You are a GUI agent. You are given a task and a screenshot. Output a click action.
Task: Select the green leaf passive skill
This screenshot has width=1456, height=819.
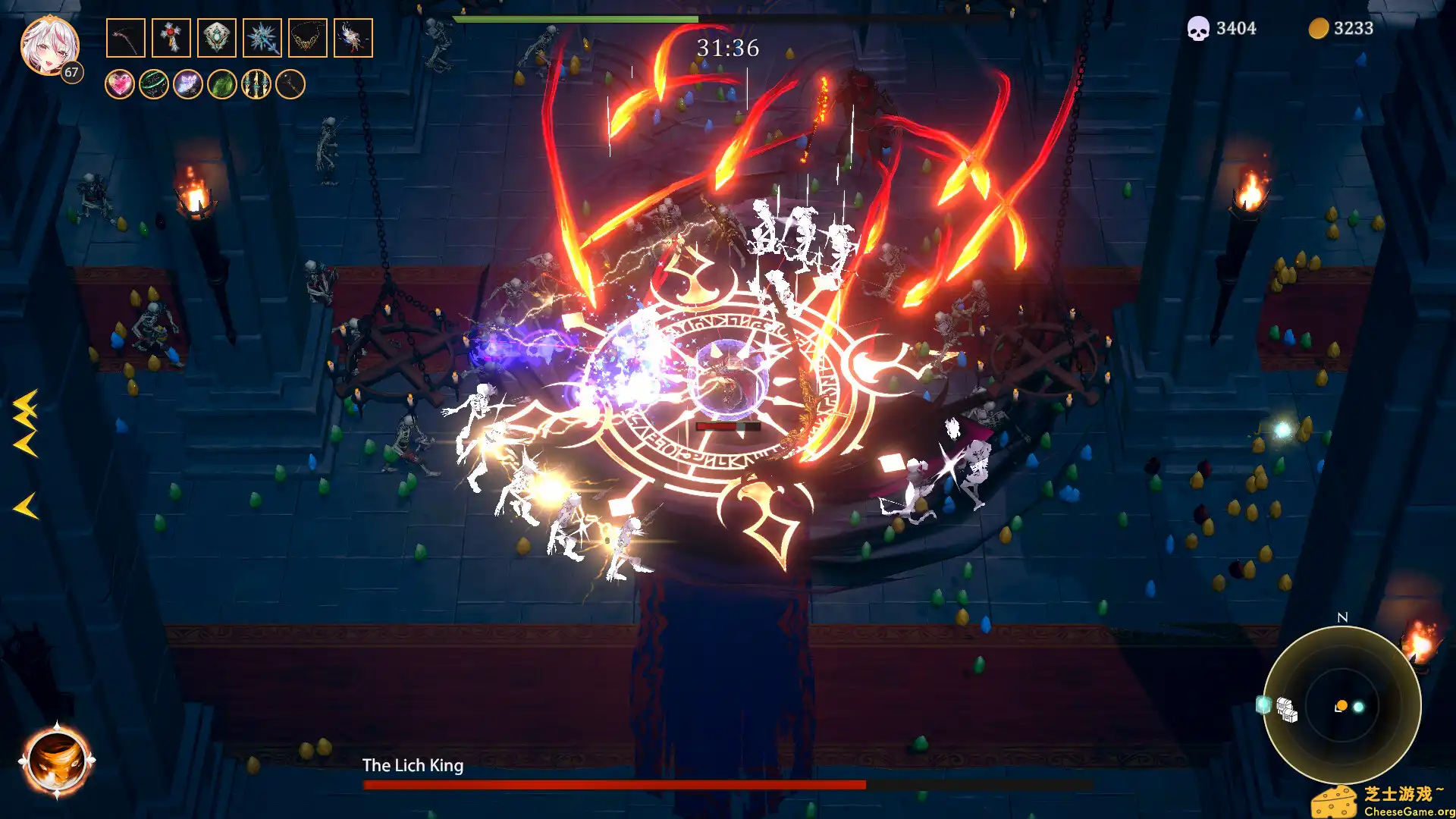click(x=221, y=85)
